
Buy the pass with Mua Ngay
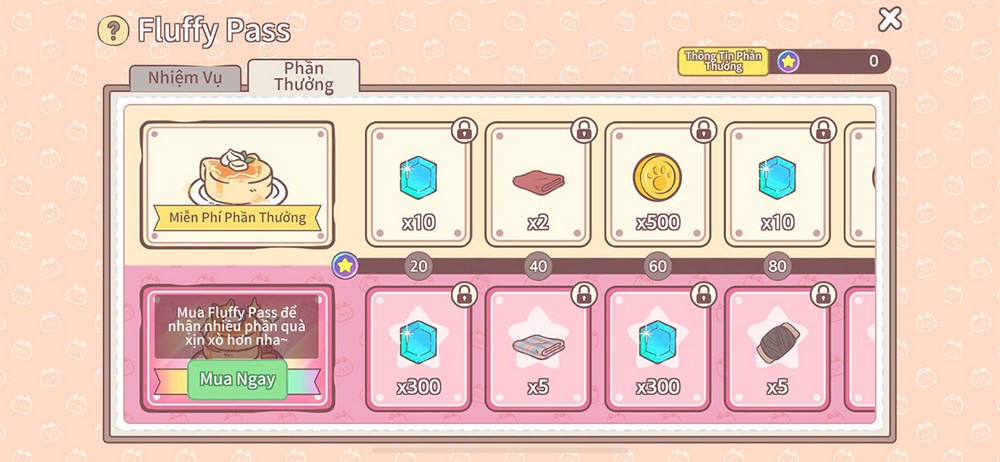click(x=237, y=379)
